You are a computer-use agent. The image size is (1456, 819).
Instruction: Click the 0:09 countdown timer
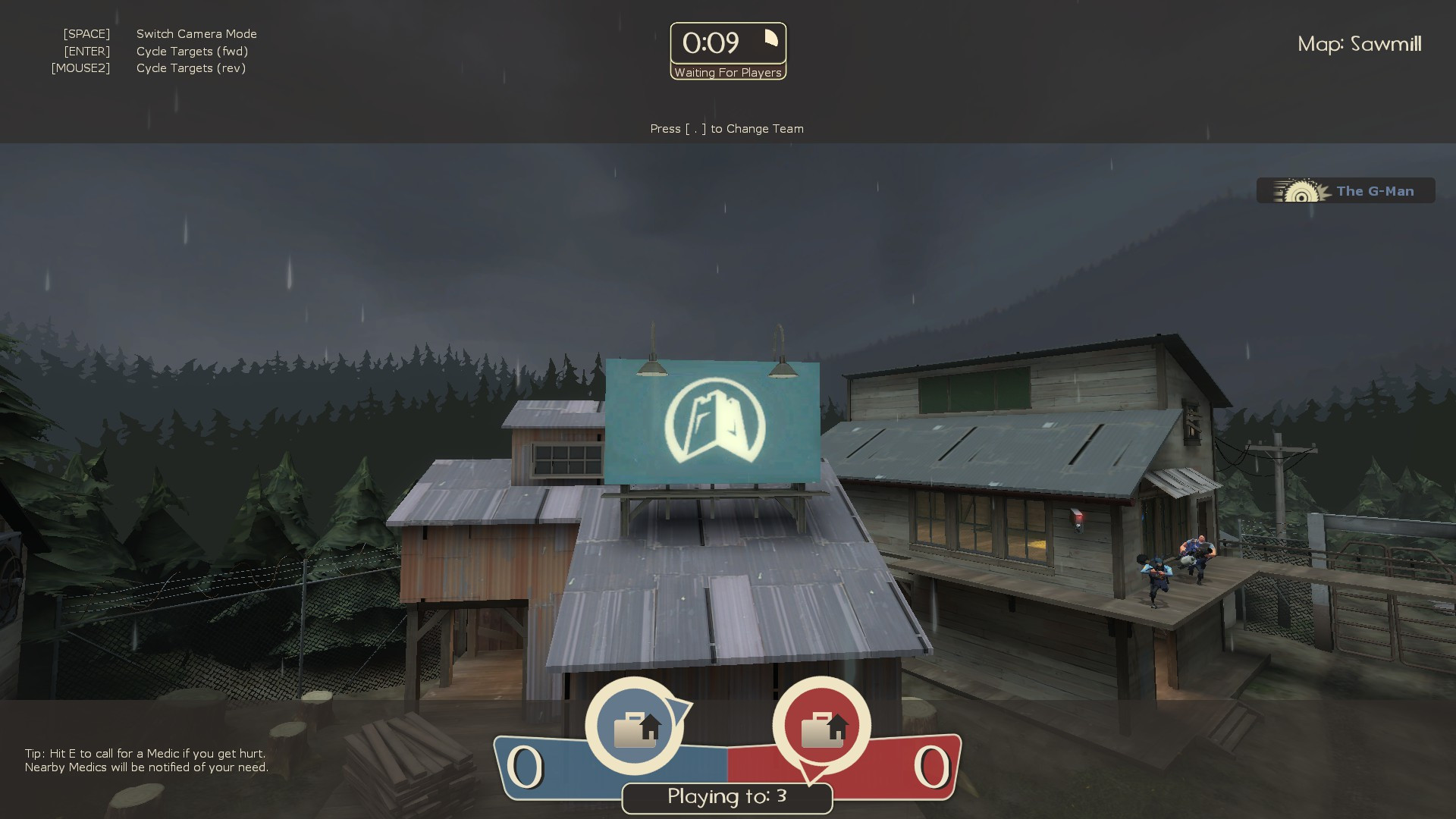click(x=713, y=43)
